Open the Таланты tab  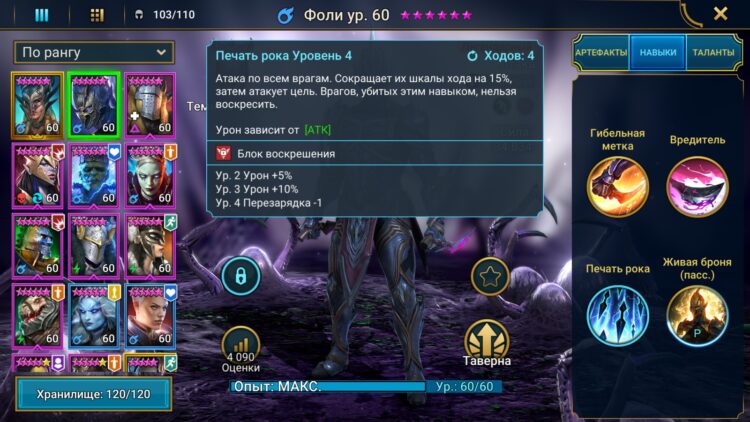[713, 52]
